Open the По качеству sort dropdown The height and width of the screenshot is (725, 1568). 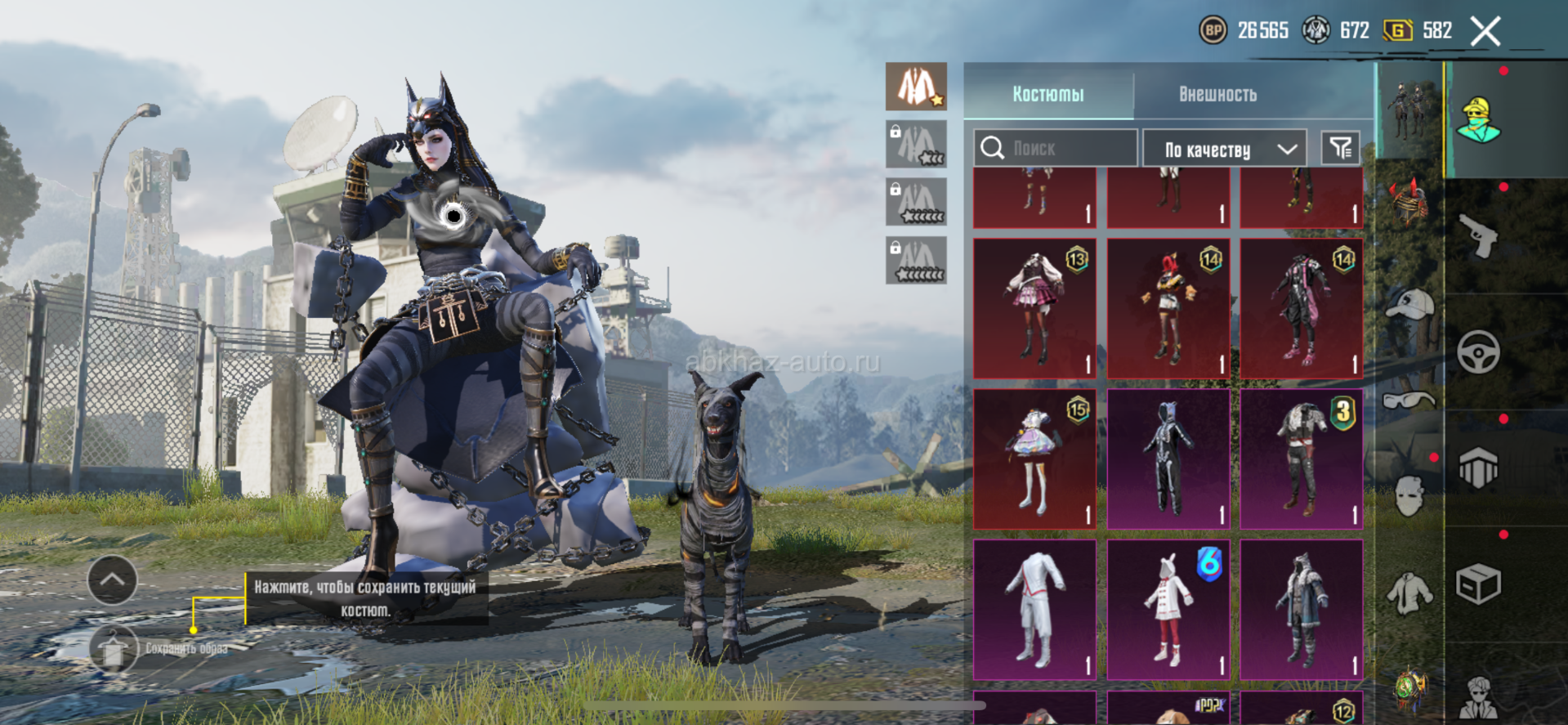point(1225,149)
